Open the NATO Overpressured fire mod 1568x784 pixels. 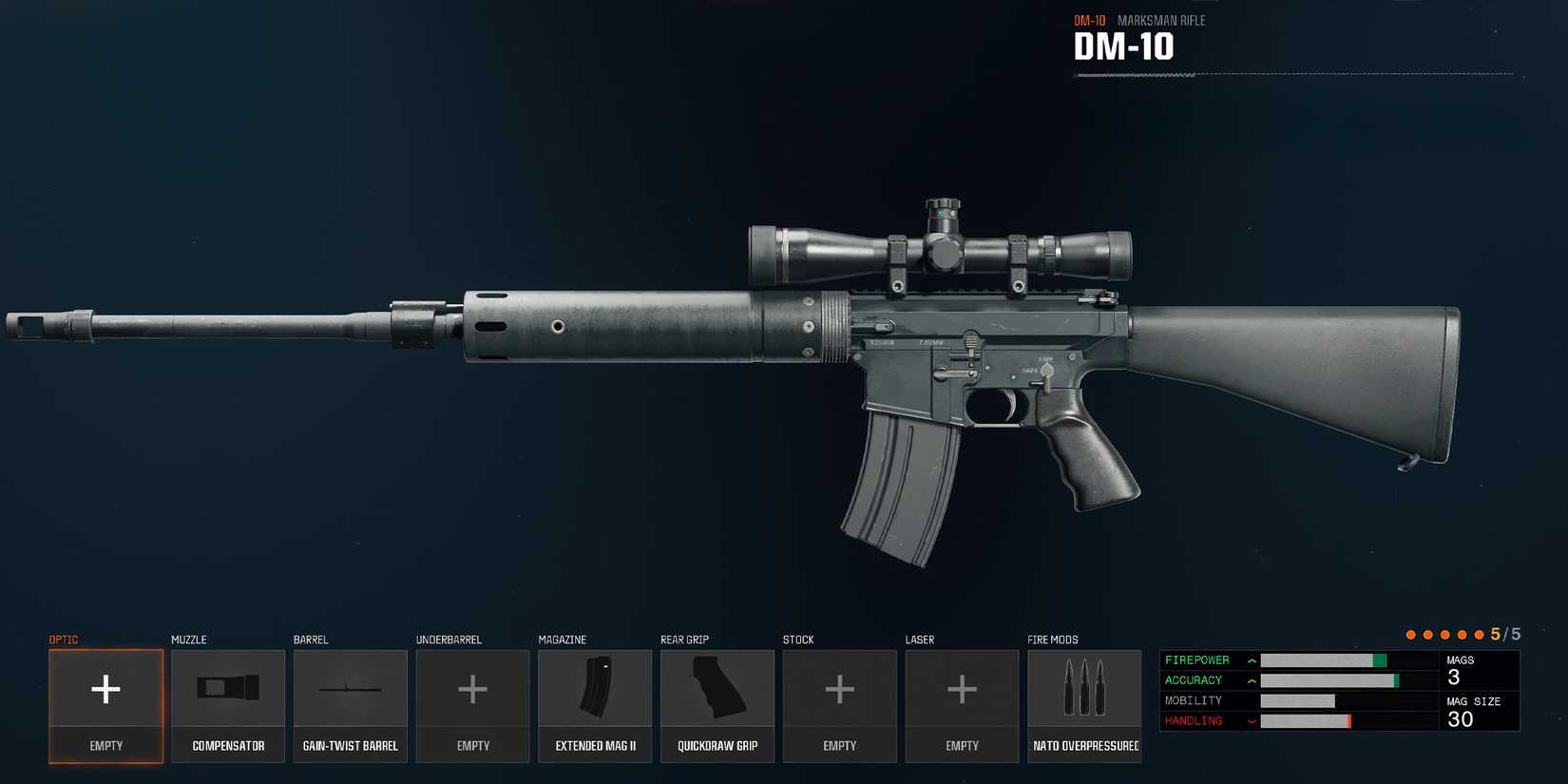[1084, 703]
